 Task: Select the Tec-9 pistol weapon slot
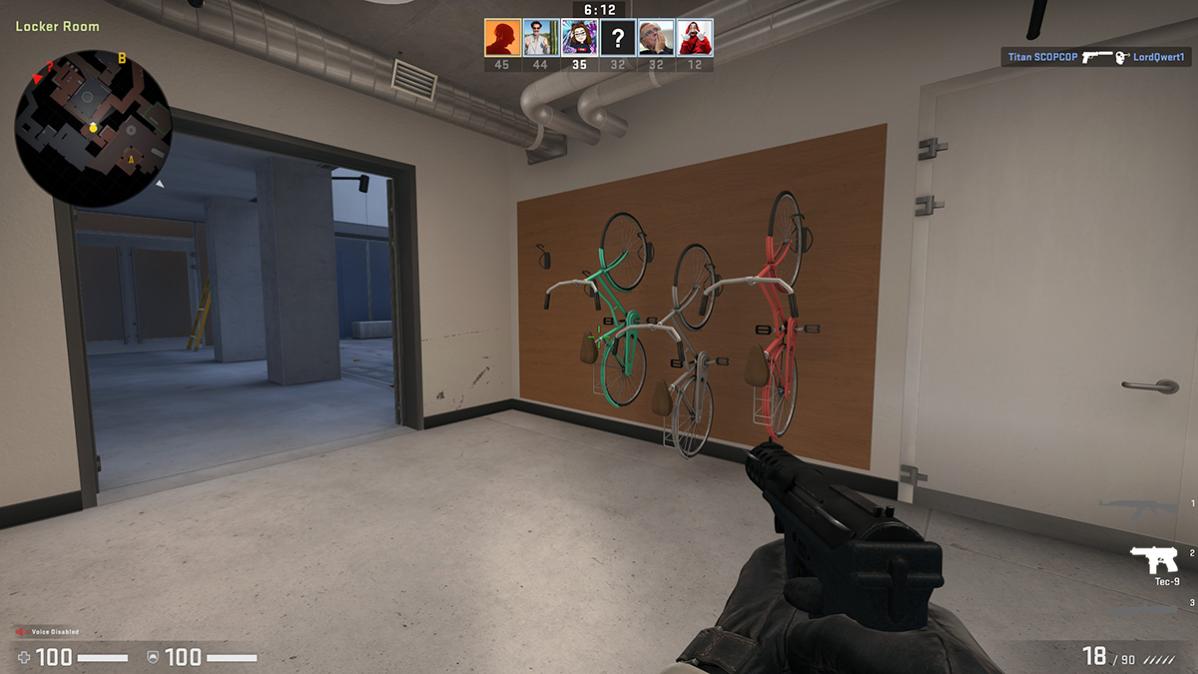pos(1154,561)
